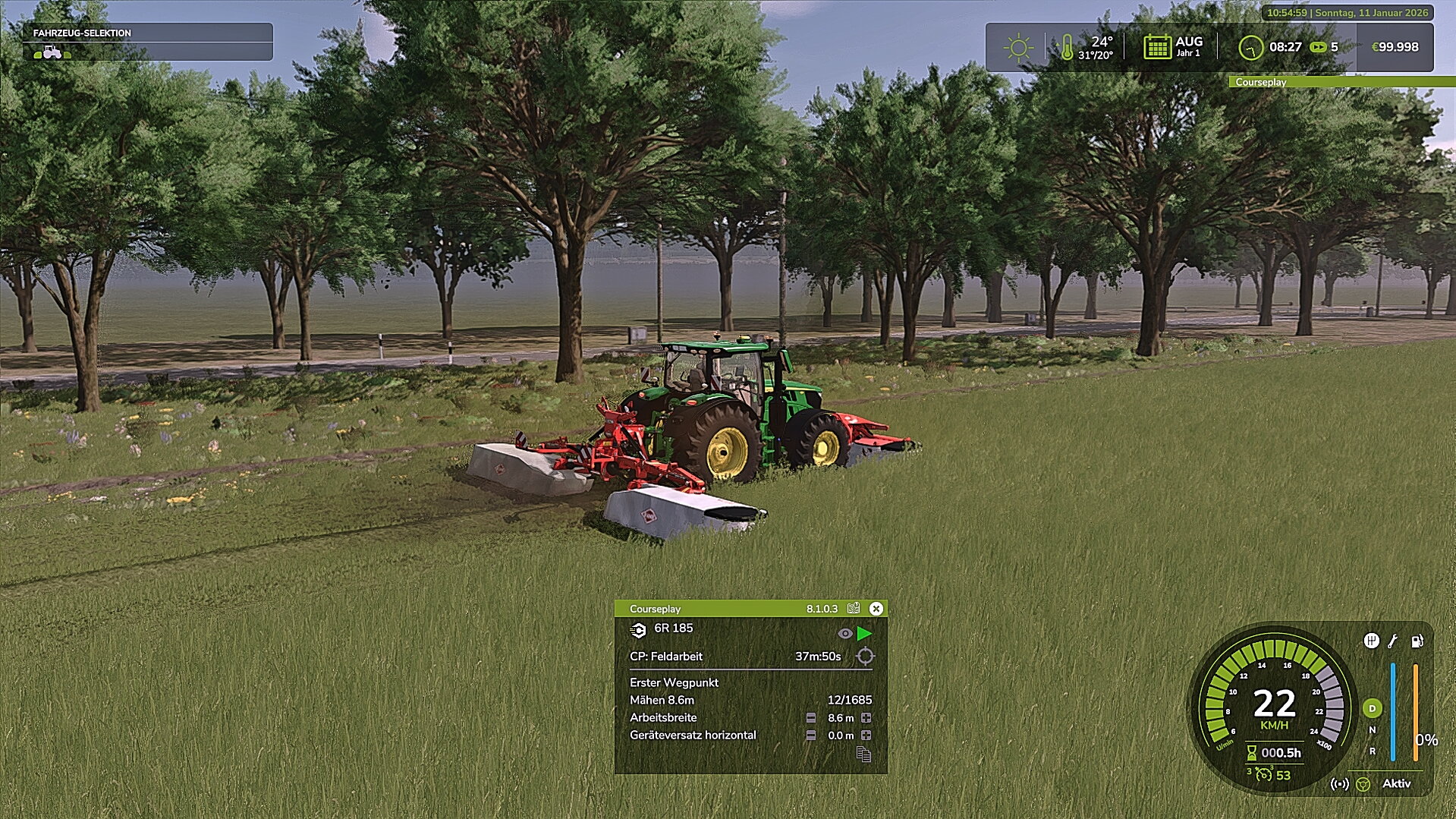Image resolution: width=1456 pixels, height=819 pixels.
Task: Toggle course visibility with the eye icon
Action: 845,634
